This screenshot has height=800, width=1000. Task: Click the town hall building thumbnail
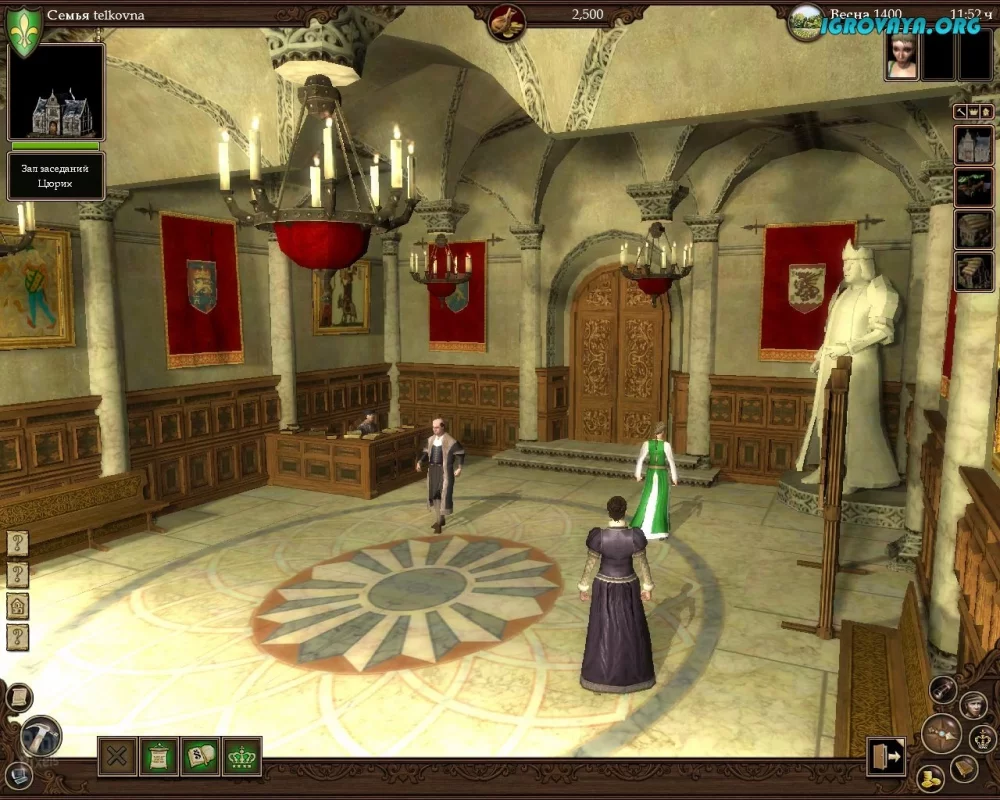(x=56, y=93)
